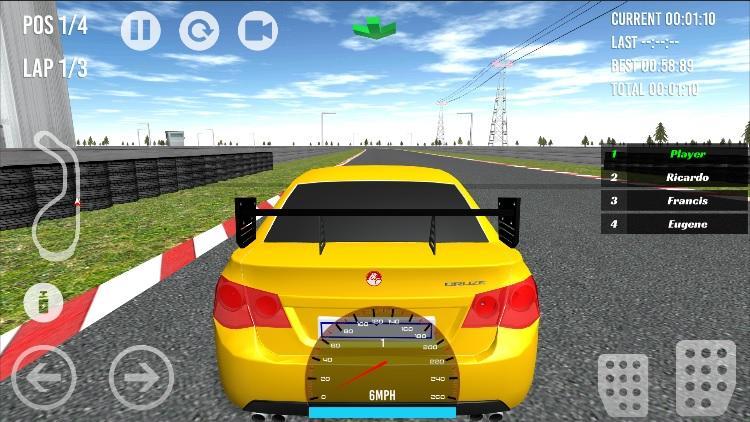
Task: Tap the brake pedal
Action: [x=623, y=383]
